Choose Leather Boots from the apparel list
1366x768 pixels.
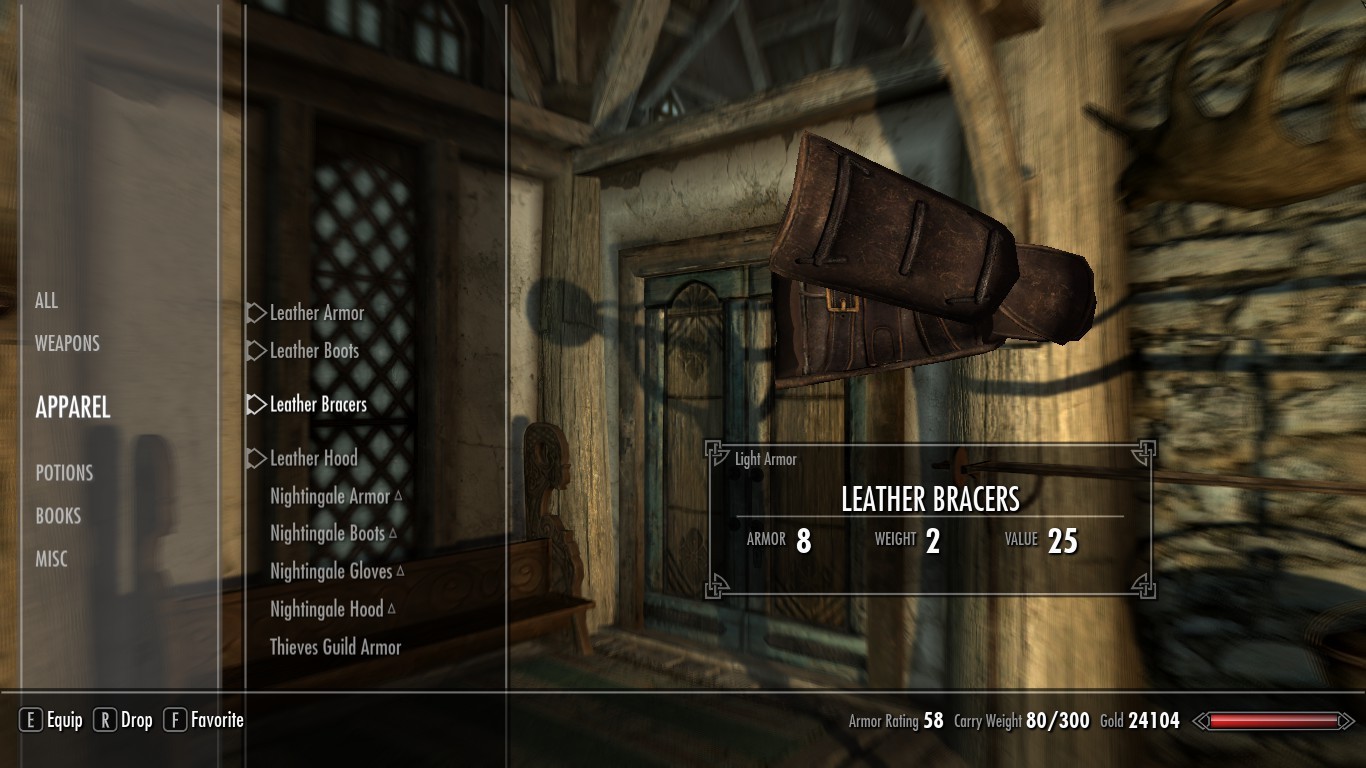pos(314,351)
